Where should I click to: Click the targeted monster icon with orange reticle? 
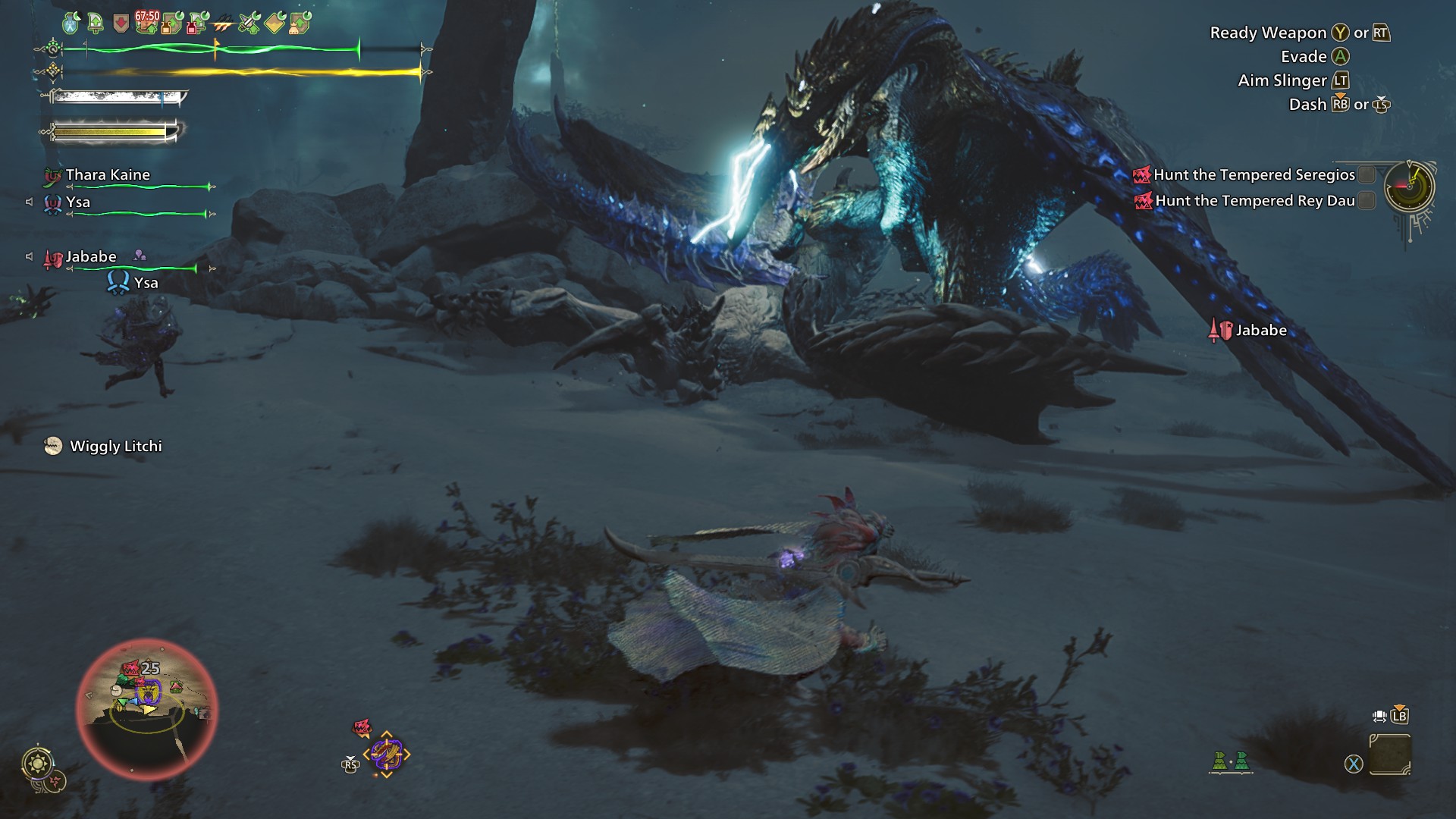pyautogui.click(x=387, y=754)
